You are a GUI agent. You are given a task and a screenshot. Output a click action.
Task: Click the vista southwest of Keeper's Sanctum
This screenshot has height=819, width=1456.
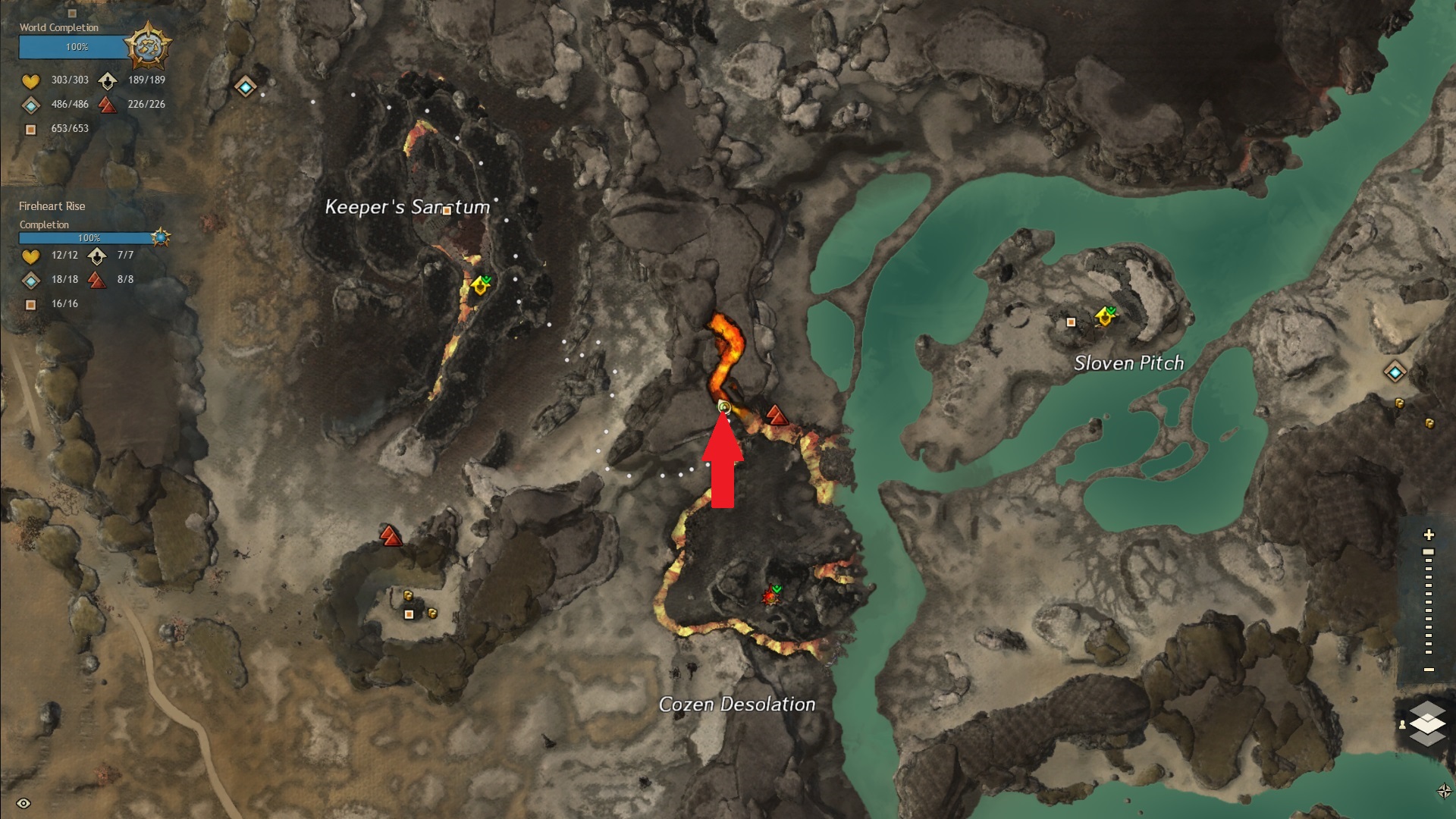[391, 536]
